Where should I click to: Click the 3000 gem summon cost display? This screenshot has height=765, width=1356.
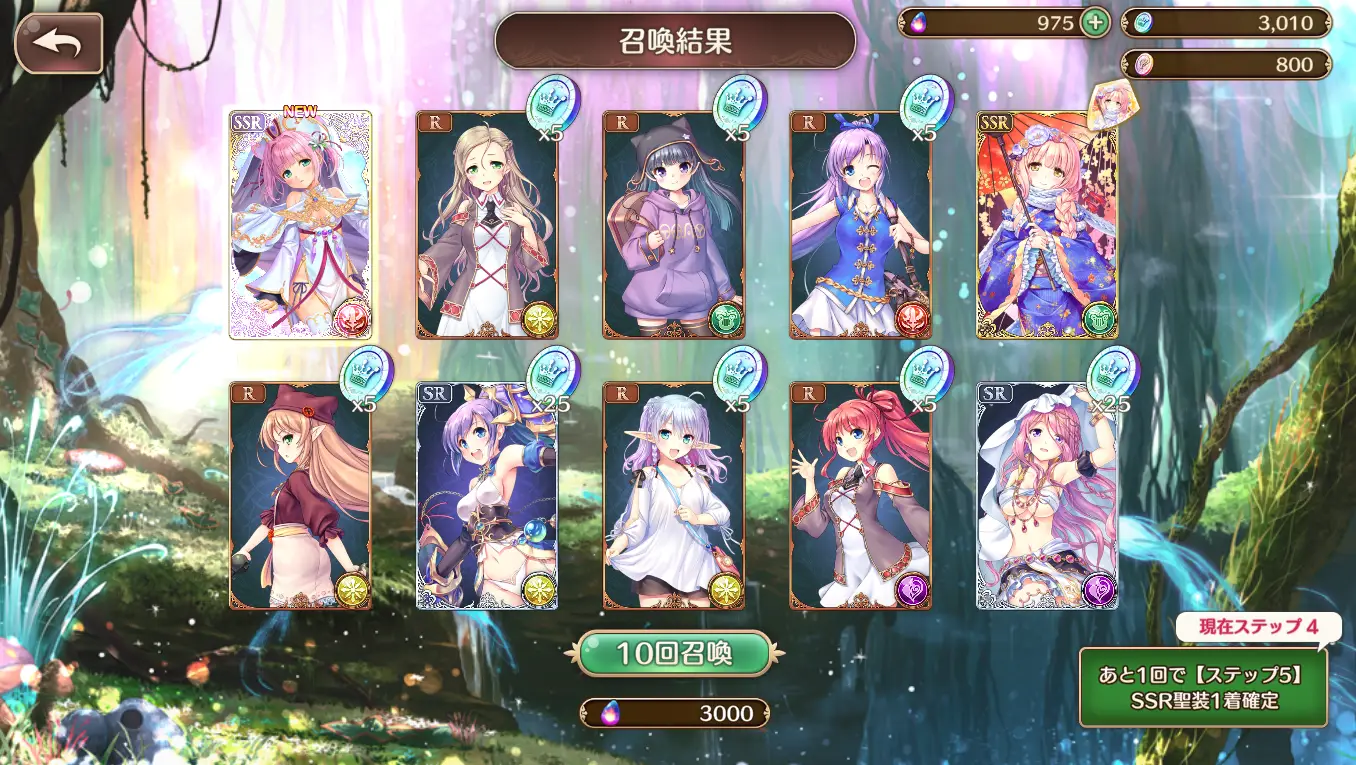coord(676,714)
